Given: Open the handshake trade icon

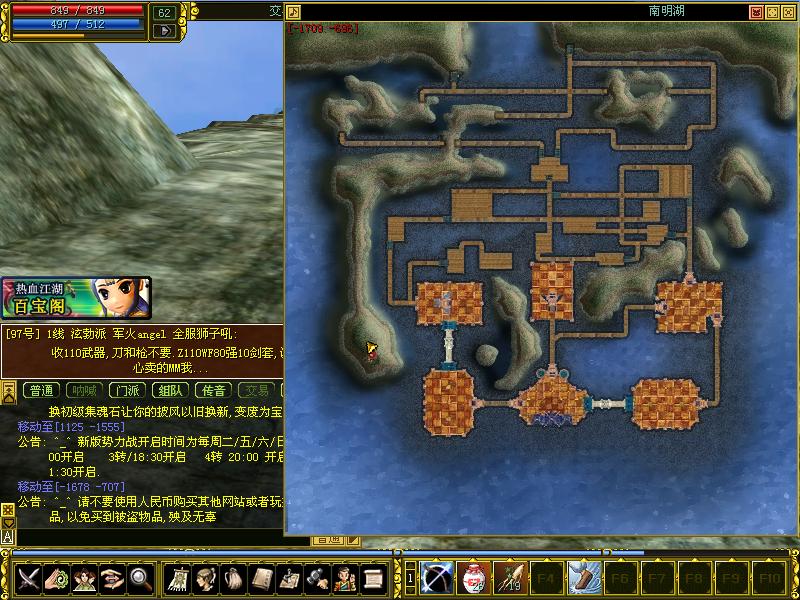Looking at the screenshot, I should [x=112, y=578].
